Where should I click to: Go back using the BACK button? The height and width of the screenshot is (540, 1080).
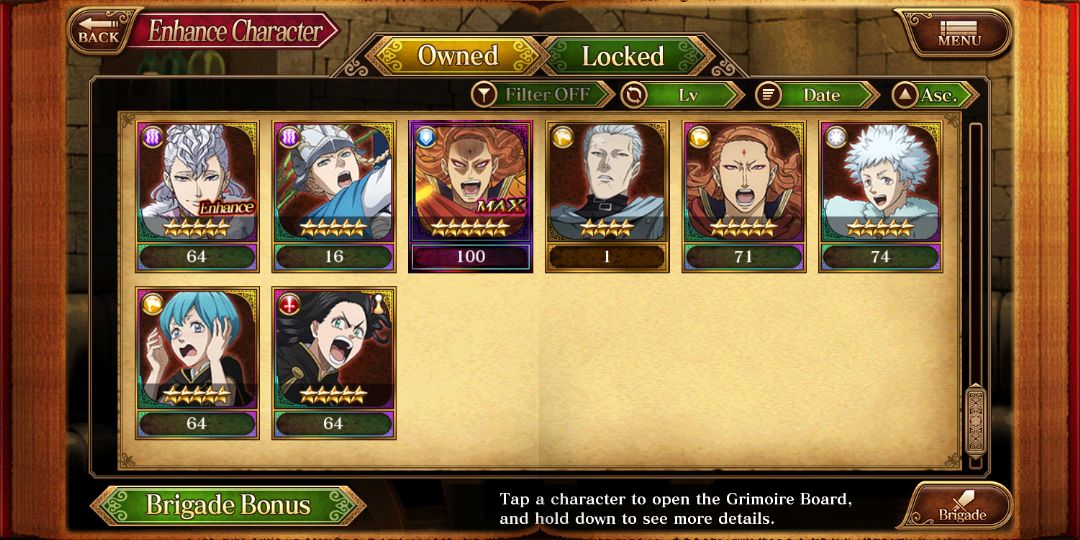(x=97, y=30)
